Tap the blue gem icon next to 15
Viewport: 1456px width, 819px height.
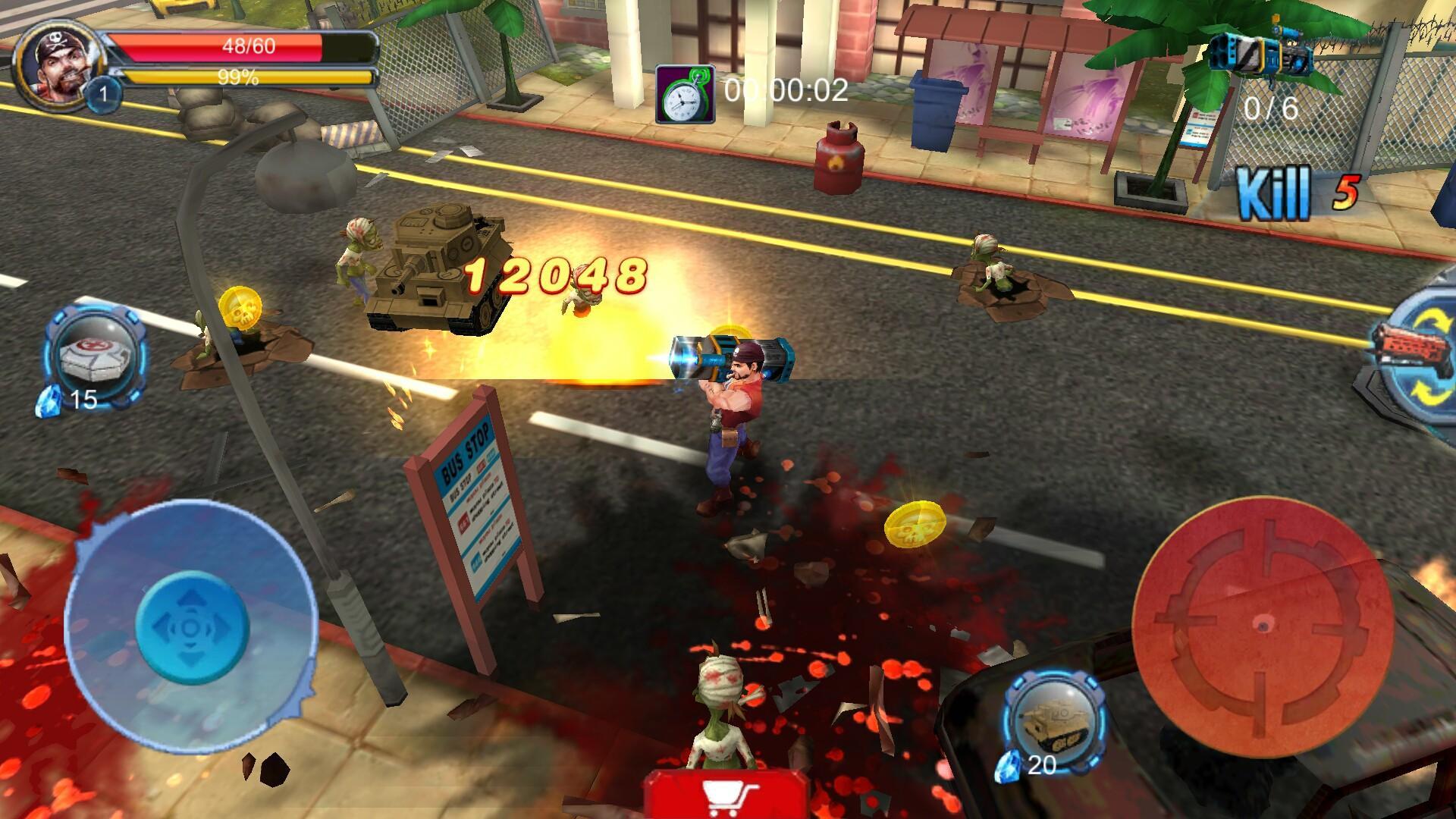[x=47, y=402]
